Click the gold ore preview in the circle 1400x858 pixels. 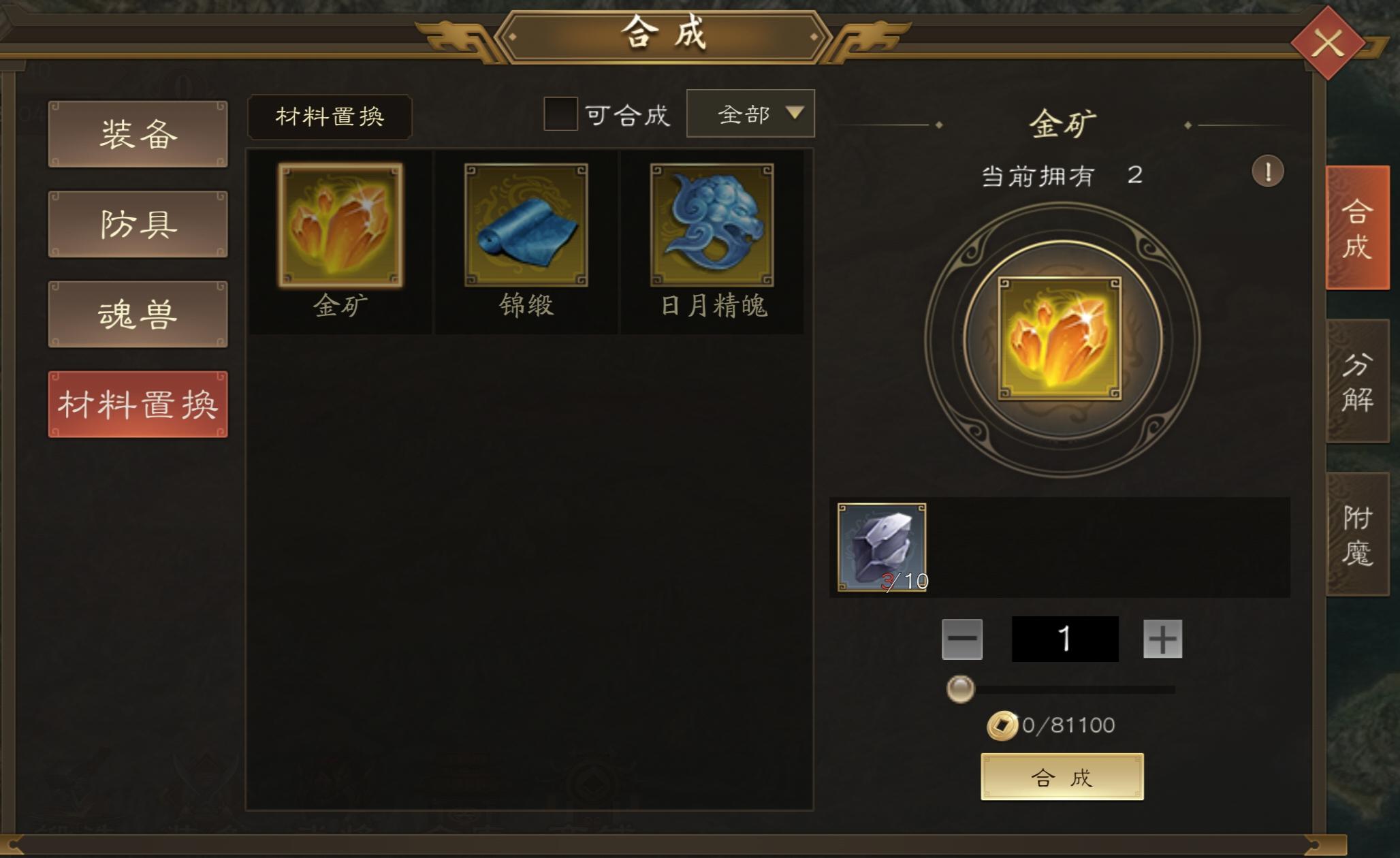click(x=1062, y=340)
